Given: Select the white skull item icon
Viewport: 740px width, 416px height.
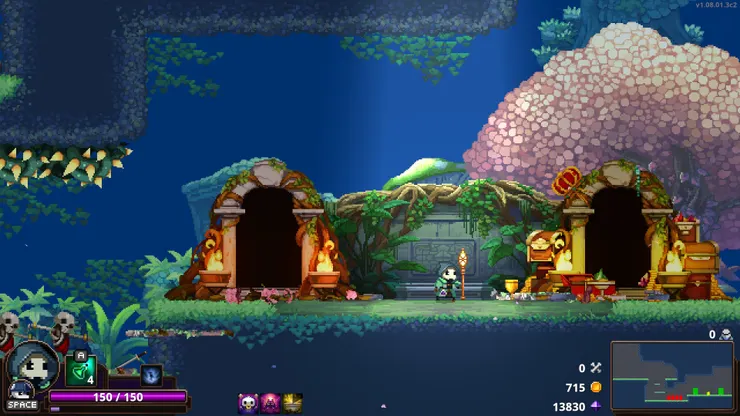Looking at the screenshot, I should pos(248,403).
